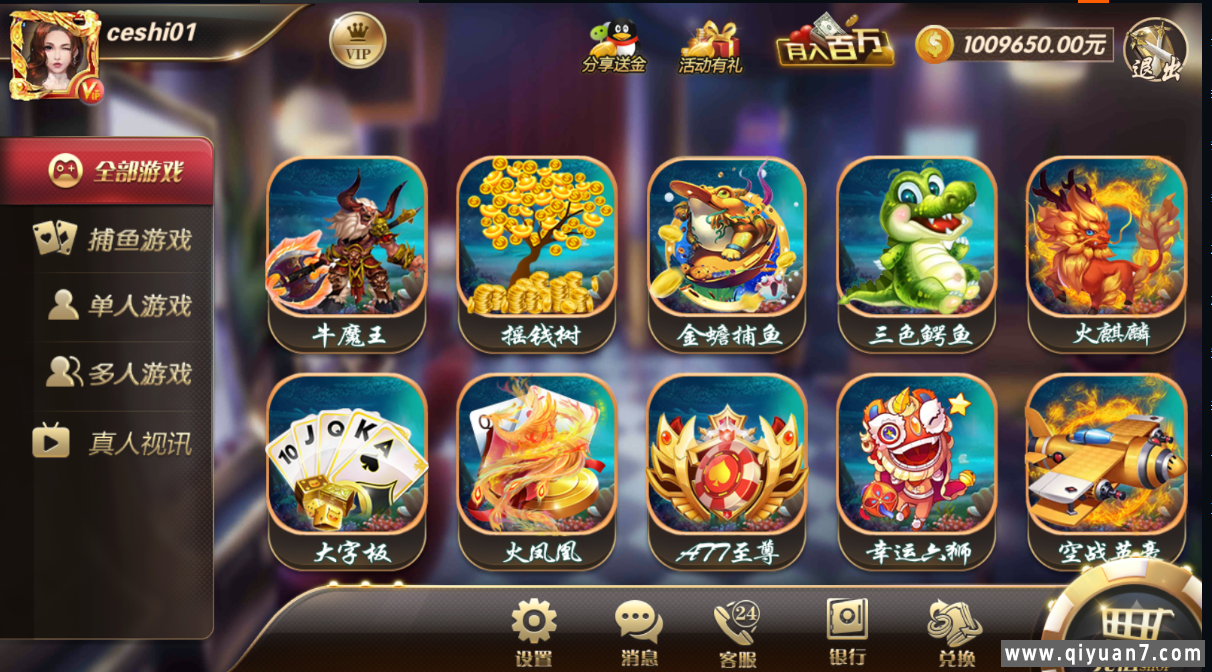Check 消息 messages icon
Screen dimensions: 1212x672
tap(638, 630)
